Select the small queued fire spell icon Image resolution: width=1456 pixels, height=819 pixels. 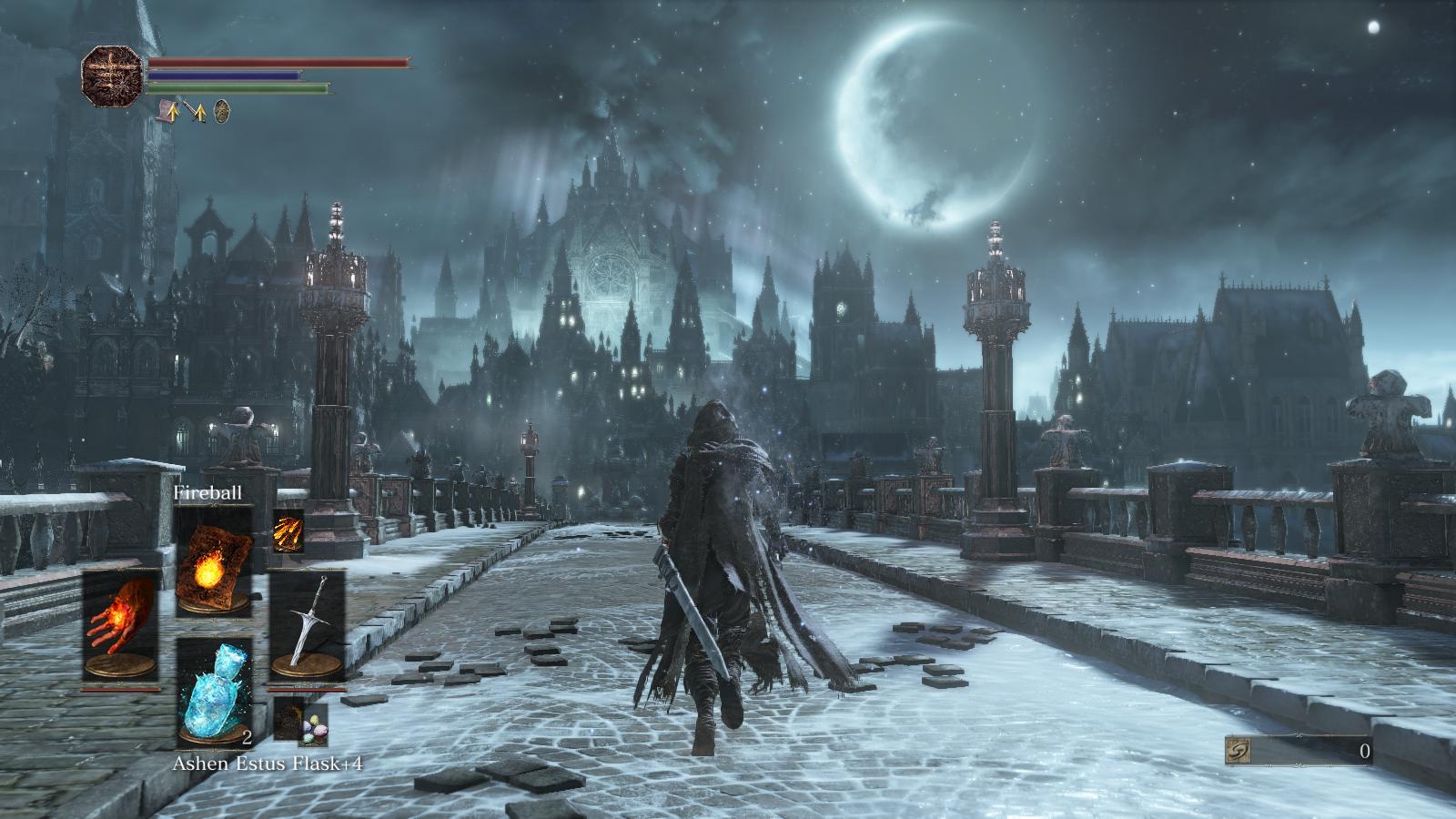[288, 531]
